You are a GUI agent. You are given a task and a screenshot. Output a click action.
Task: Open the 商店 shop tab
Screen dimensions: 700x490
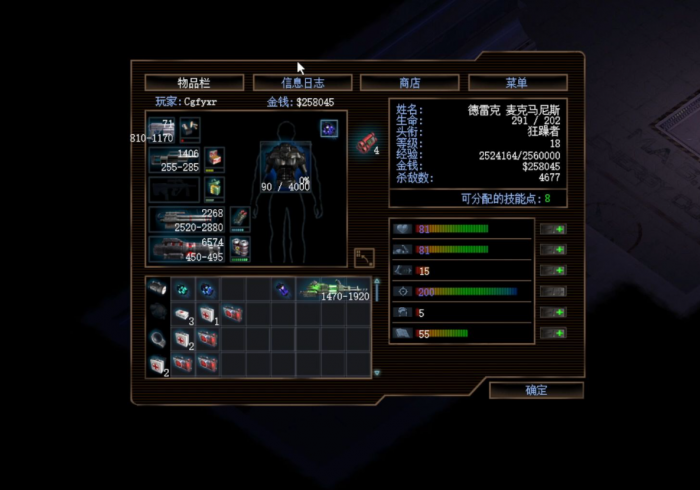409,82
